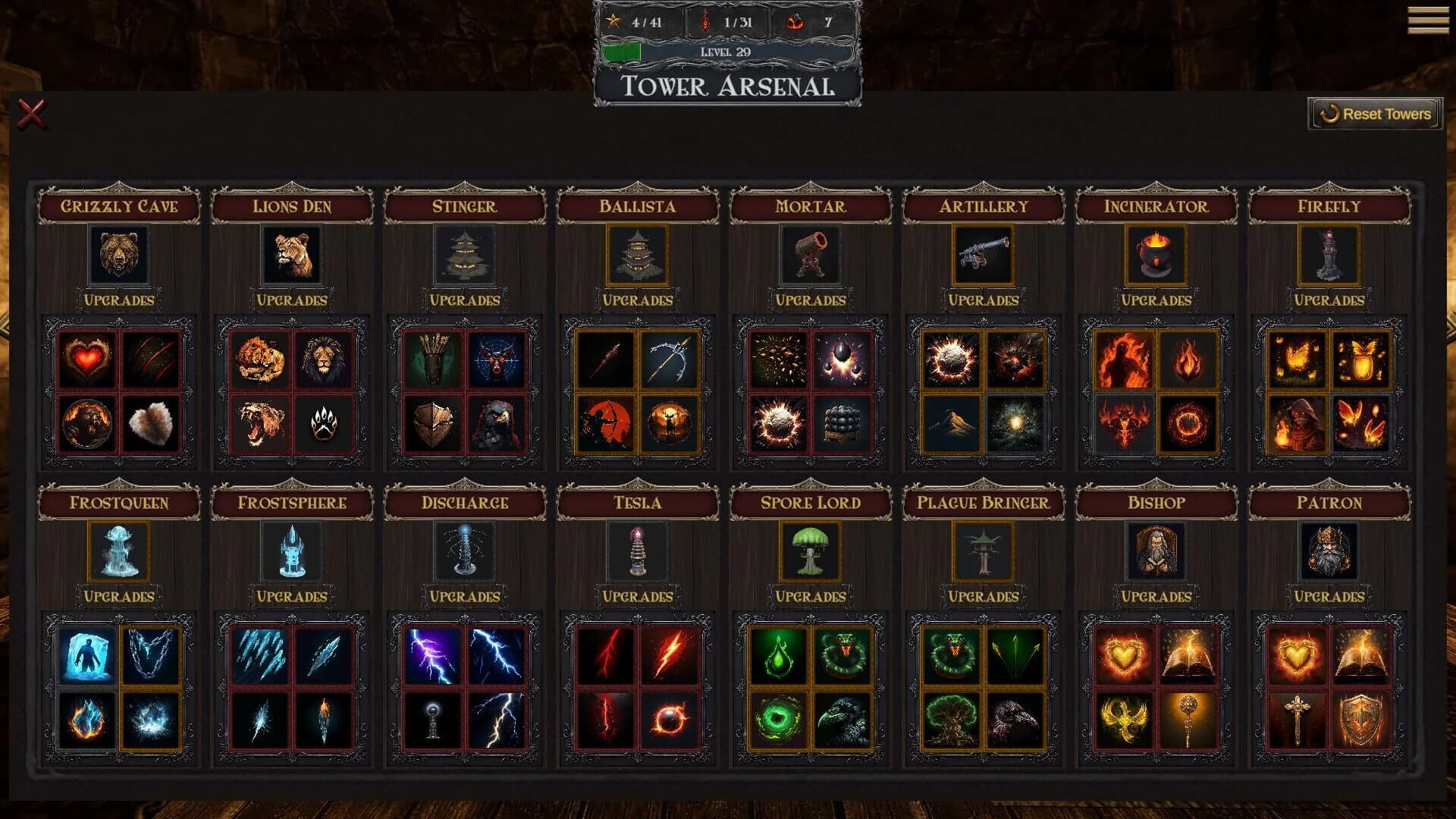
Task: Open the Frostqueen tower icon
Action: point(118,551)
